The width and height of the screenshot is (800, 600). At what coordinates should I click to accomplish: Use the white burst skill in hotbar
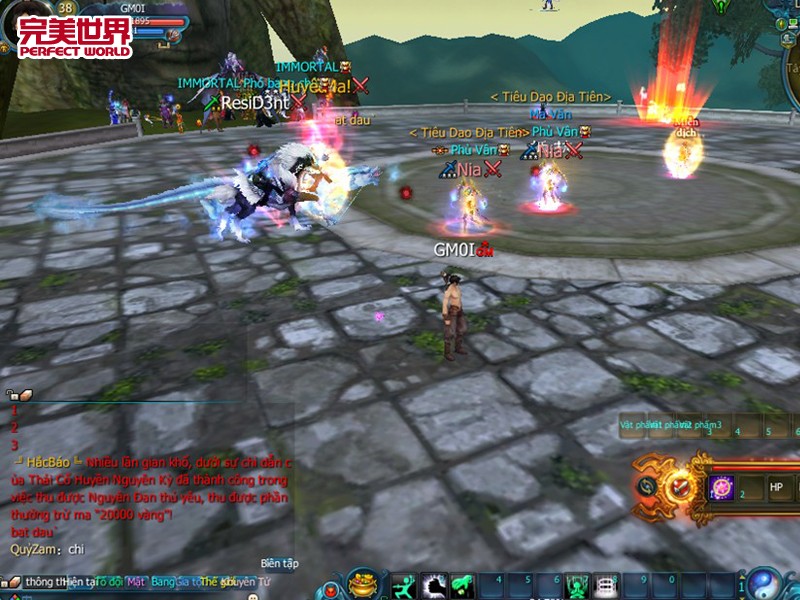tap(433, 584)
